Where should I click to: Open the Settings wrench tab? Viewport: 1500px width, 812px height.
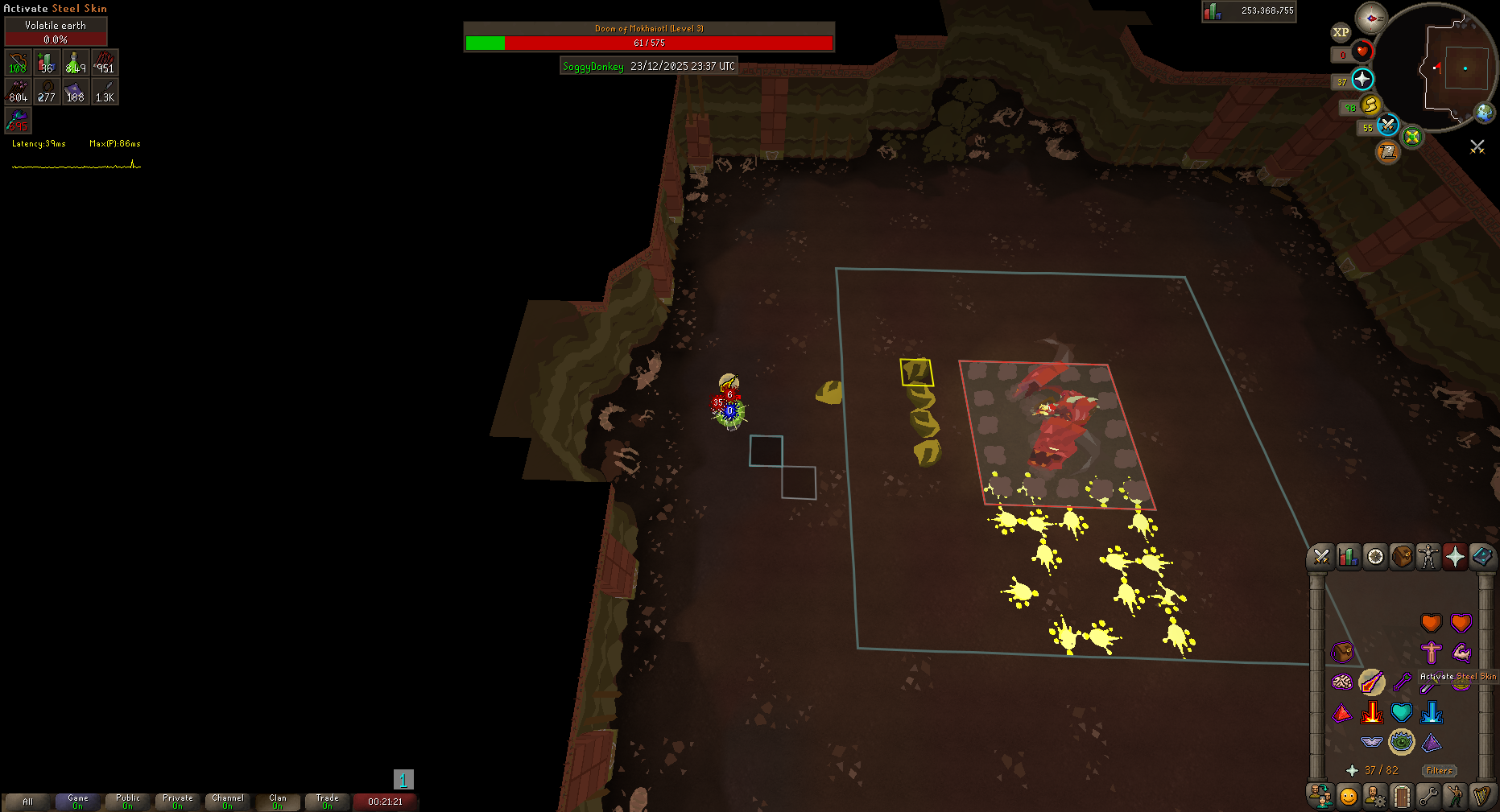1428,796
